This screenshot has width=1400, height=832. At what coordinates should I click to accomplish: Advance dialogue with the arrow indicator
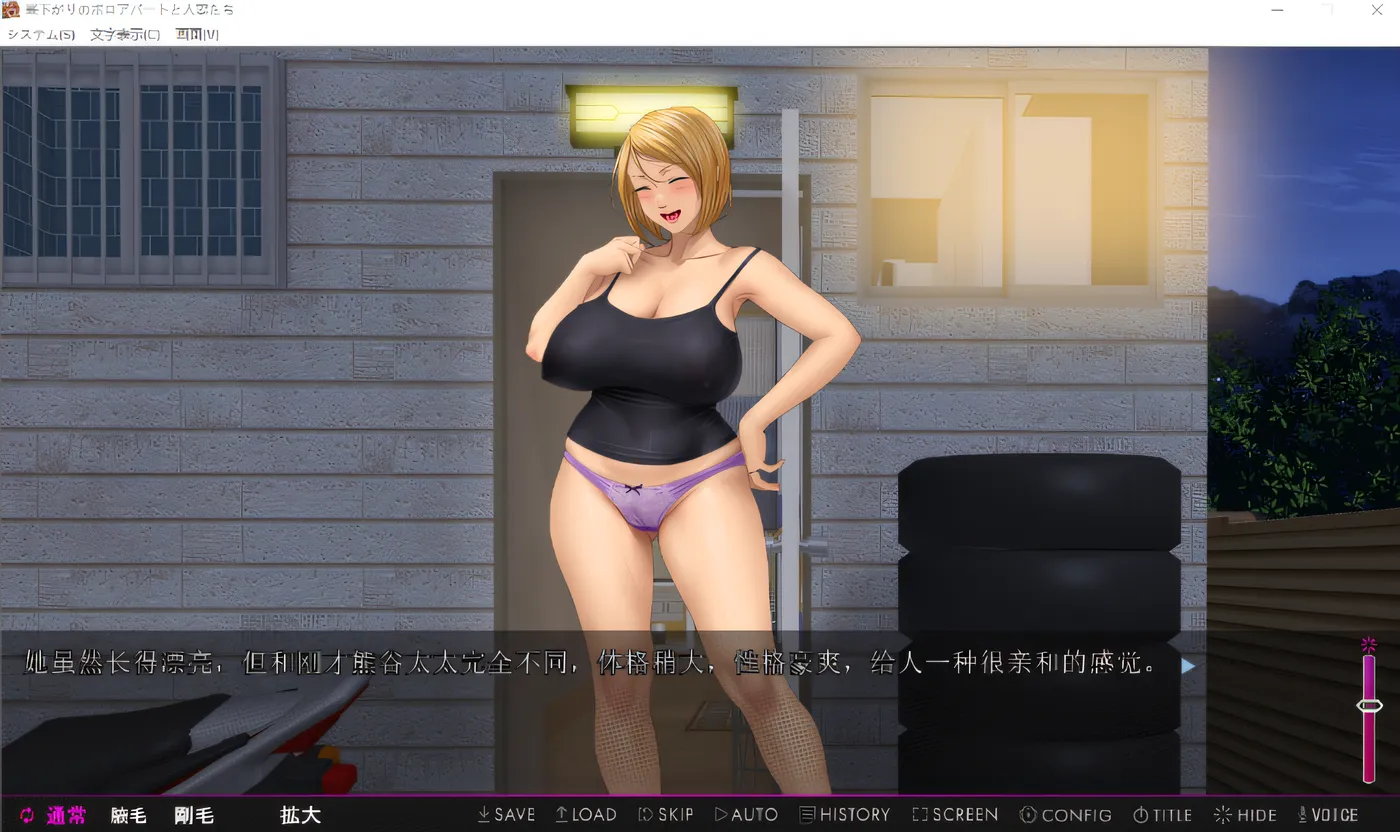[1188, 665]
